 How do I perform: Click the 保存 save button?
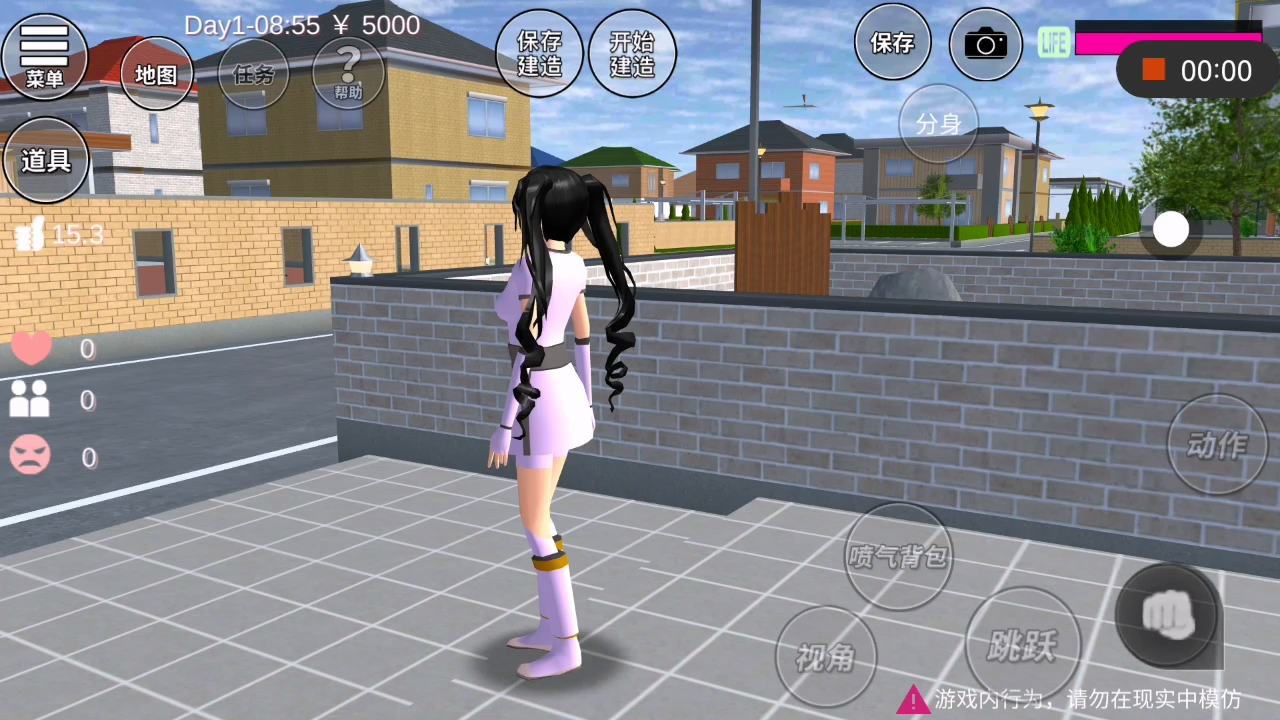[x=892, y=42]
